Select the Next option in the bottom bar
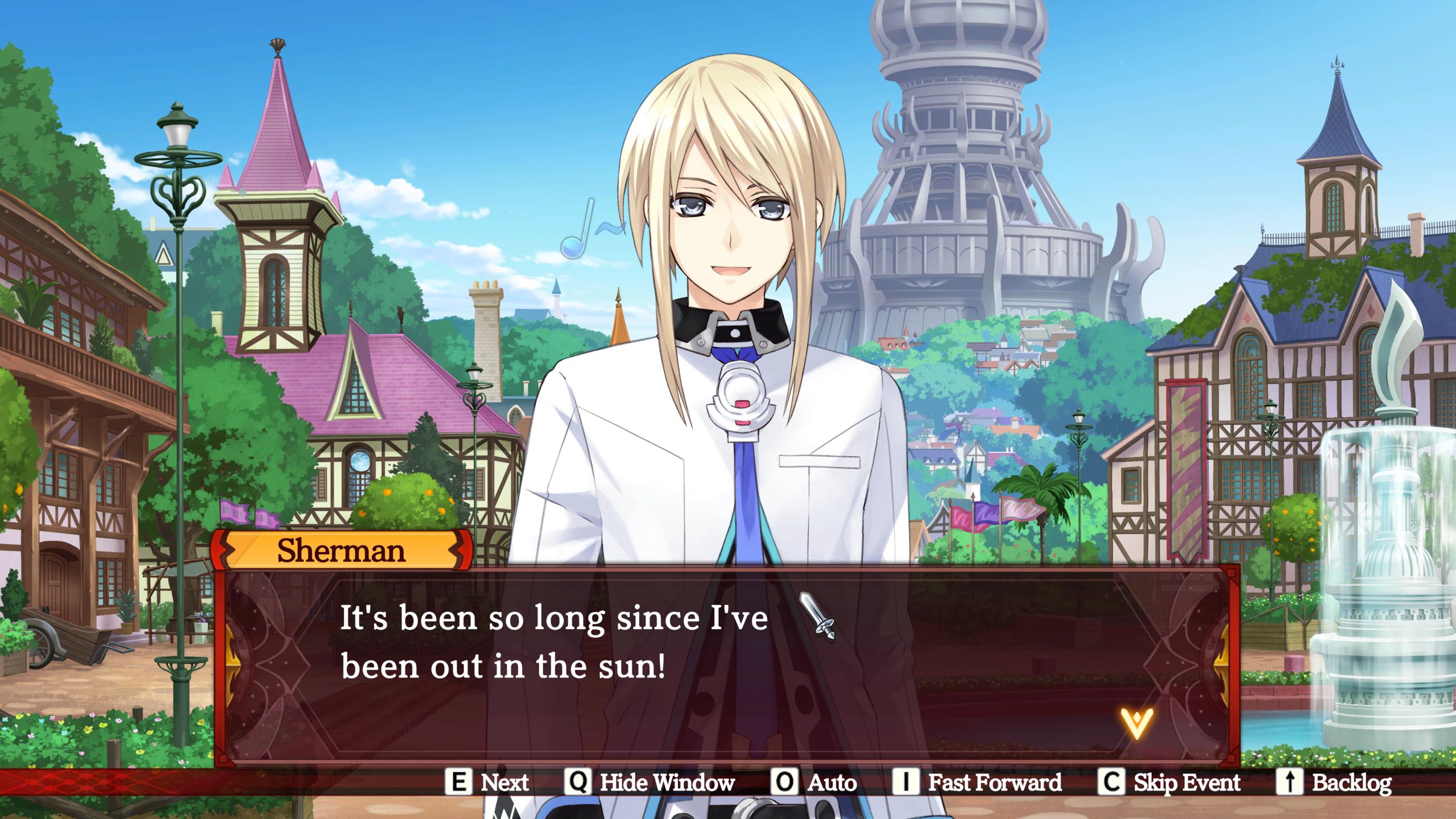The width and height of the screenshot is (1456, 819). click(487, 783)
